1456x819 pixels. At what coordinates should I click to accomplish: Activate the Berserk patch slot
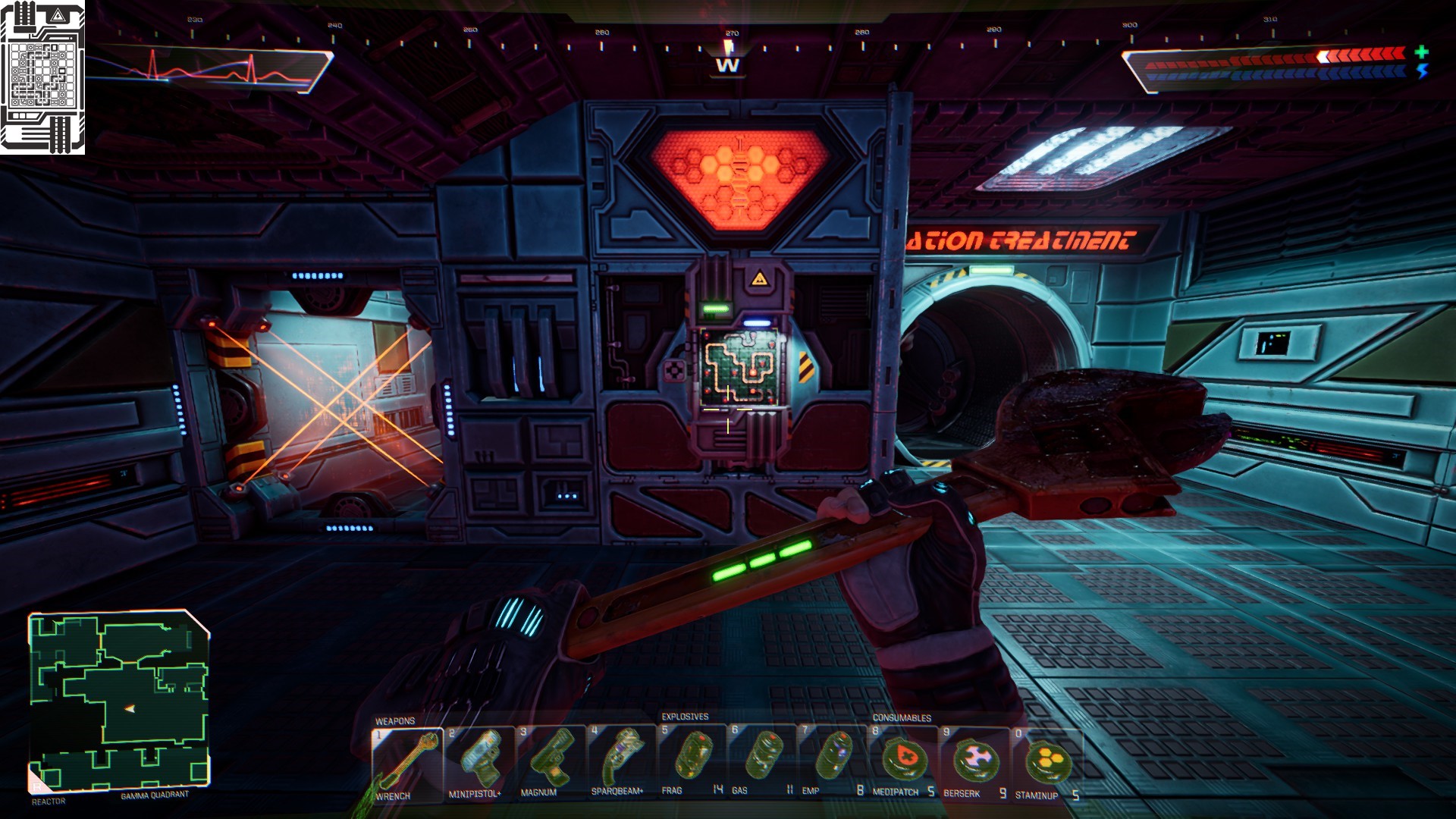coord(974,761)
